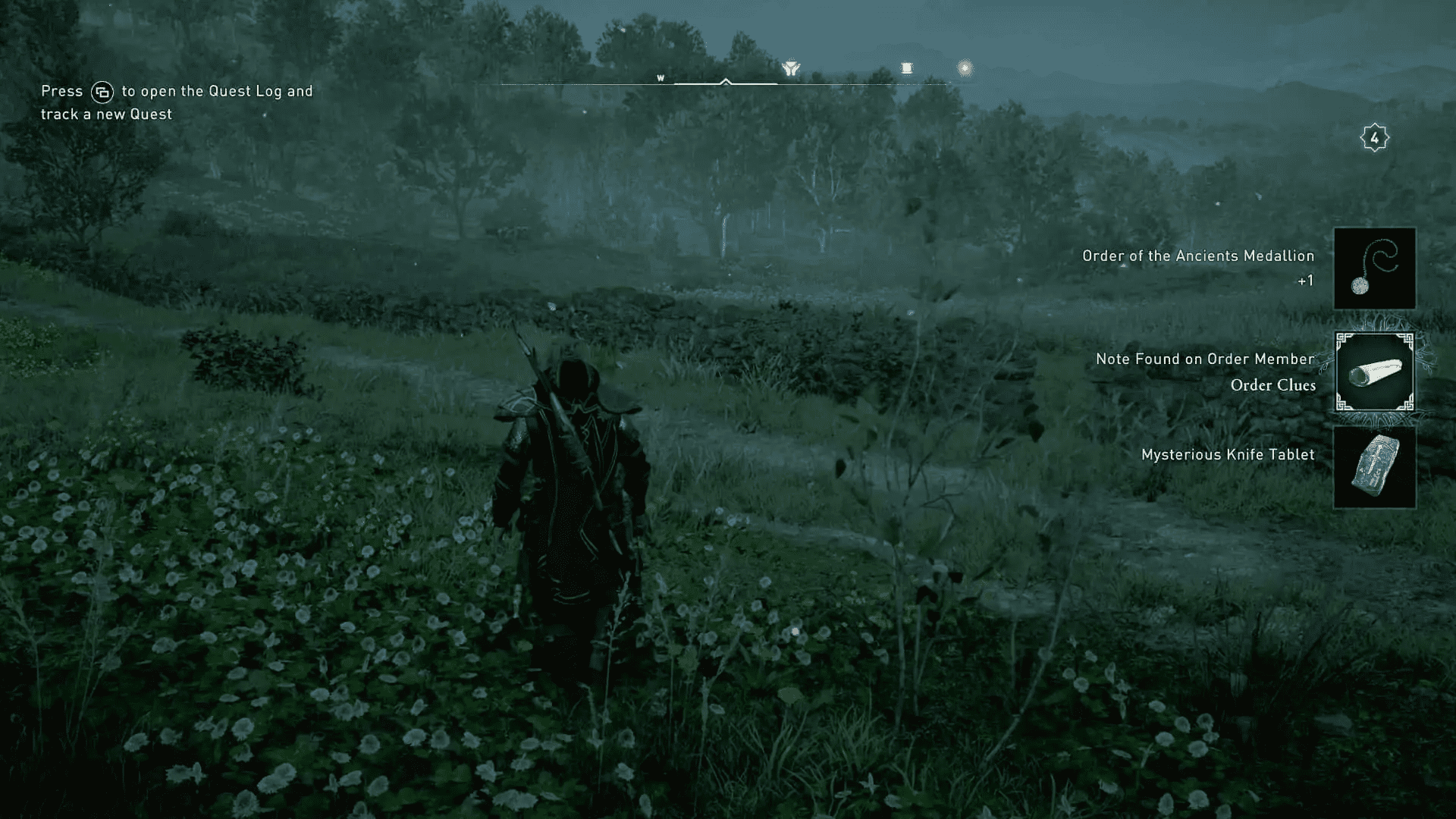Click the Note Found on Order Member text
1456x819 pixels.
[x=1204, y=359]
